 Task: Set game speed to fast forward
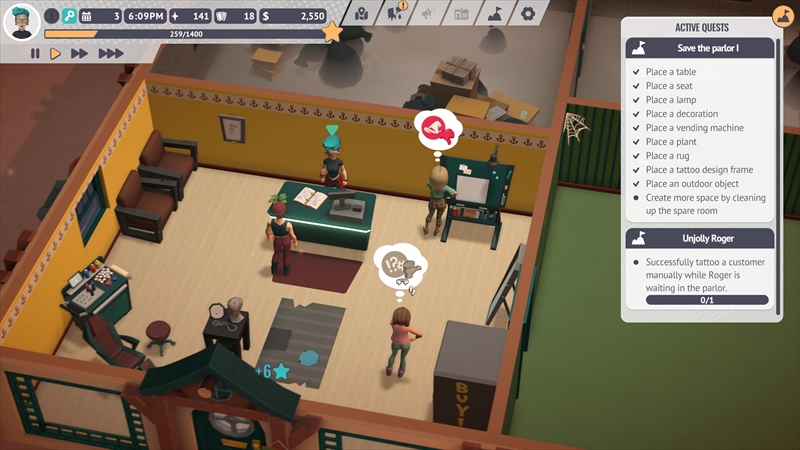coord(80,54)
